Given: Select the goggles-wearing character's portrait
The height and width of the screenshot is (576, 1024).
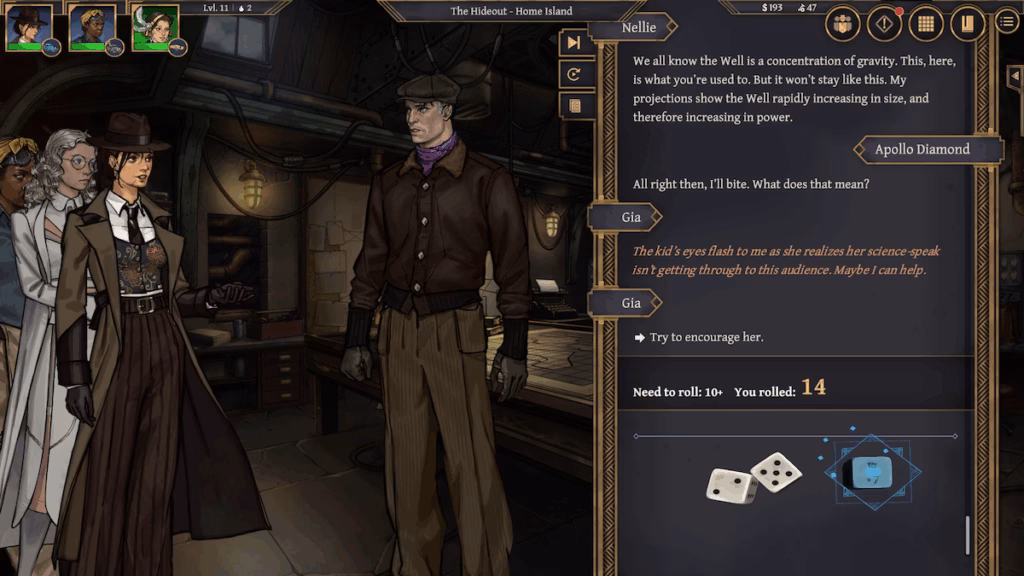Looking at the screenshot, I should point(92,28).
